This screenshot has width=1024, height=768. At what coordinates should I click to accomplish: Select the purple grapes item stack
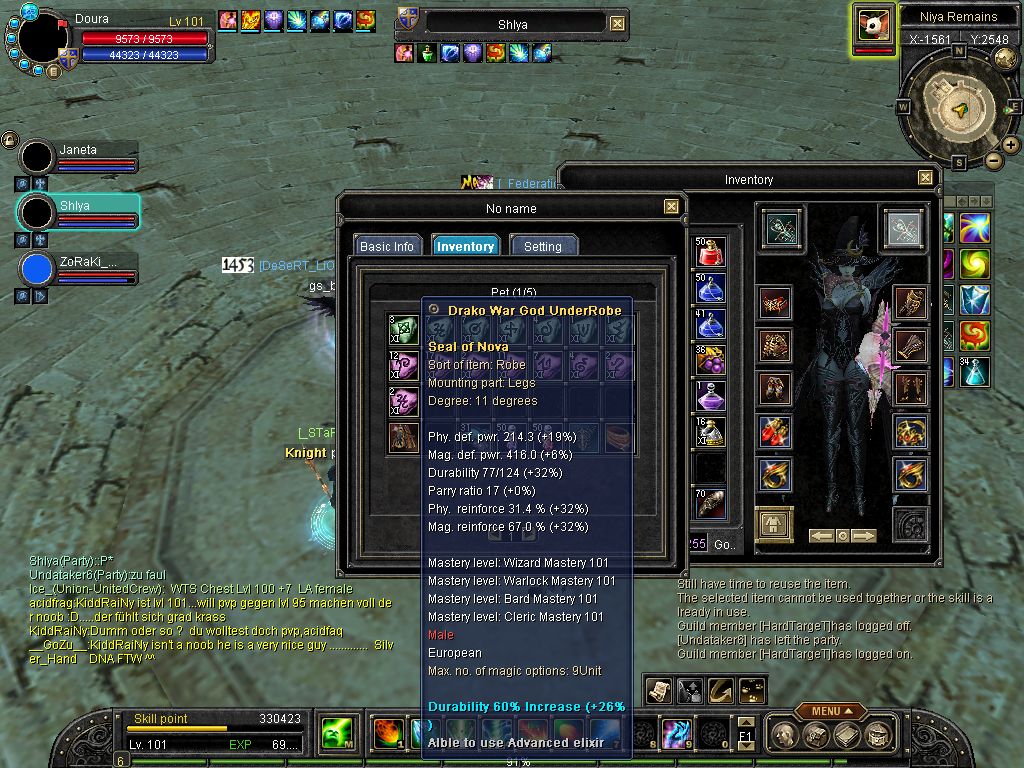(x=711, y=360)
